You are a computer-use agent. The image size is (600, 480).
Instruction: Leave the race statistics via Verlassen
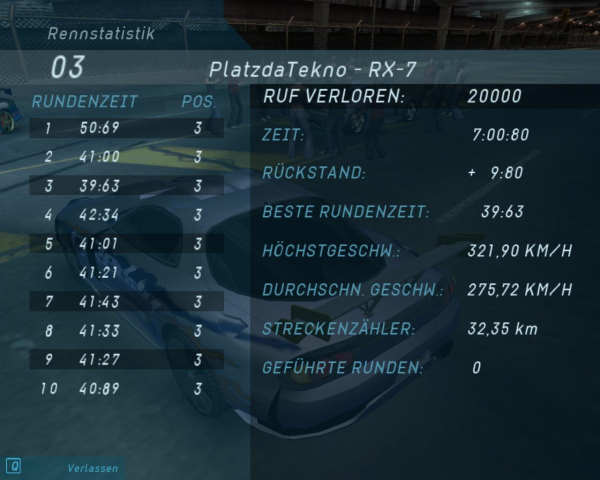click(92, 468)
